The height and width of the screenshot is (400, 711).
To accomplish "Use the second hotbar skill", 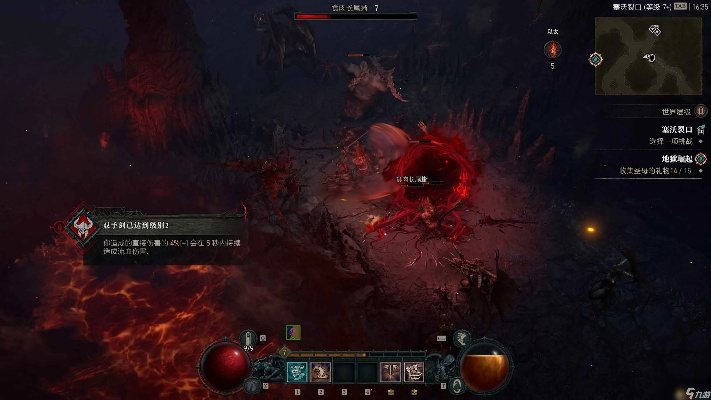I will 321,372.
